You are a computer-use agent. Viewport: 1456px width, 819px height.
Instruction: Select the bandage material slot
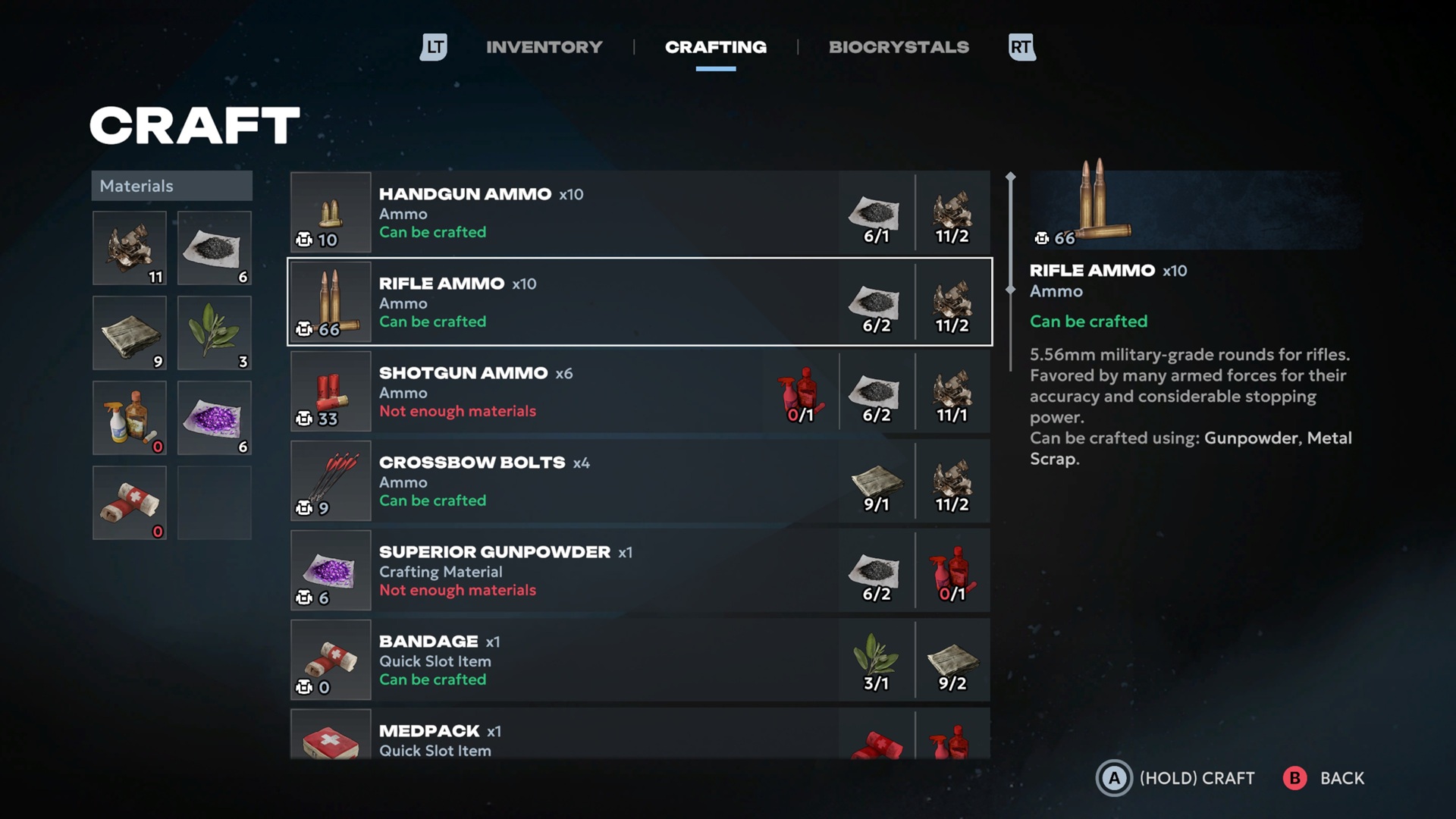pos(130,503)
